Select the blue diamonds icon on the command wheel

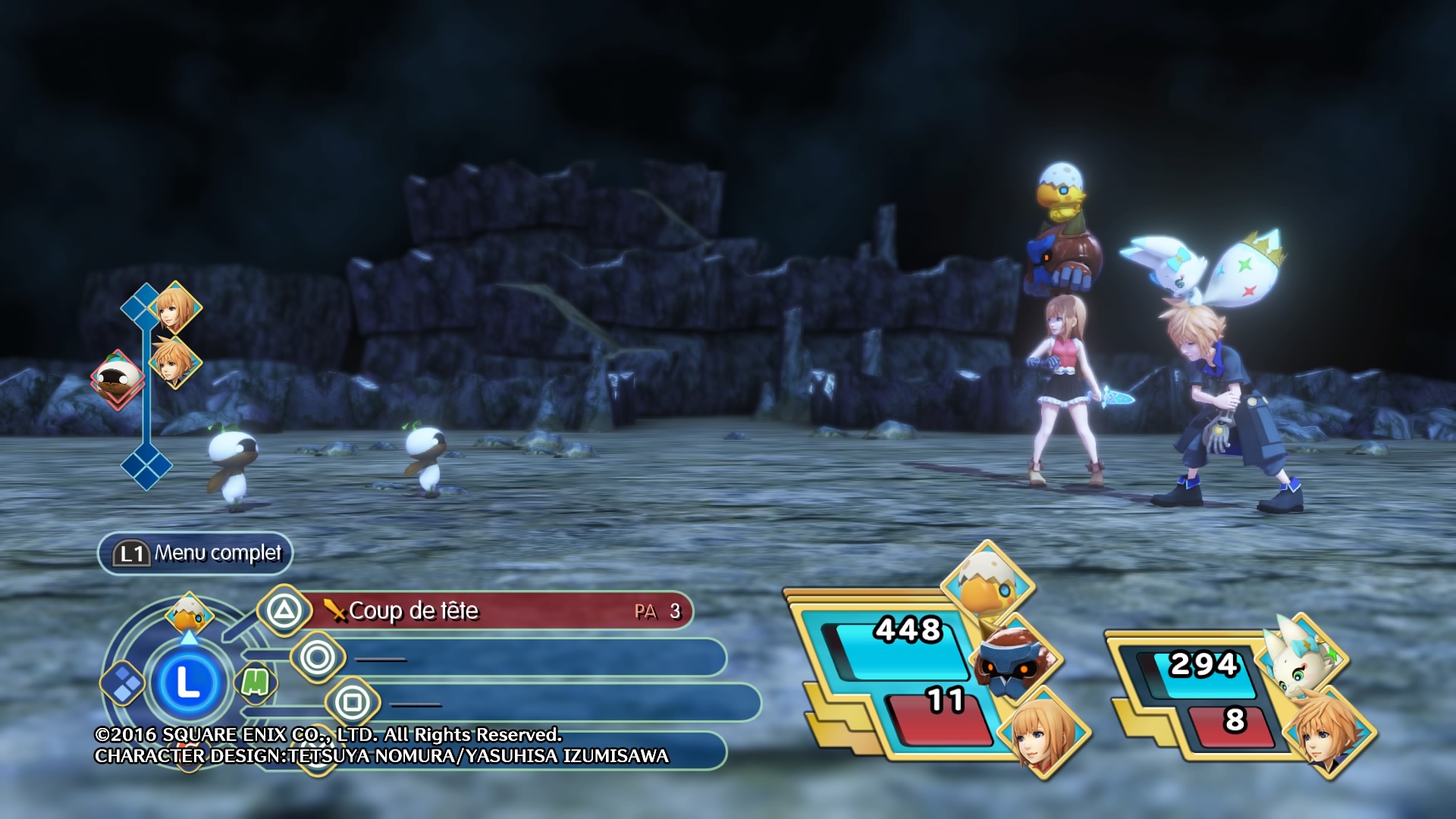click(124, 682)
